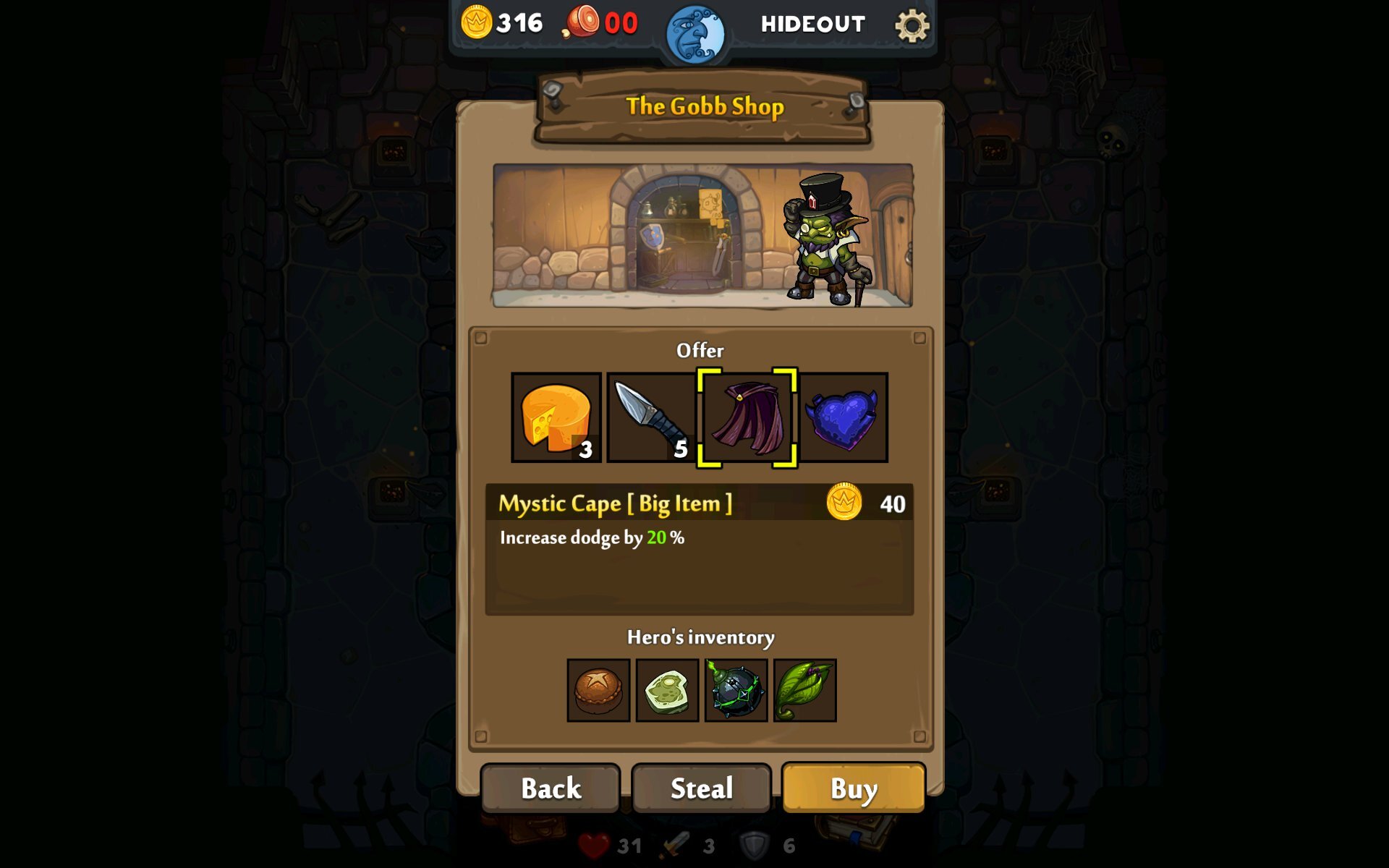Click the Back button
This screenshot has width=1389, height=868.
coord(551,788)
